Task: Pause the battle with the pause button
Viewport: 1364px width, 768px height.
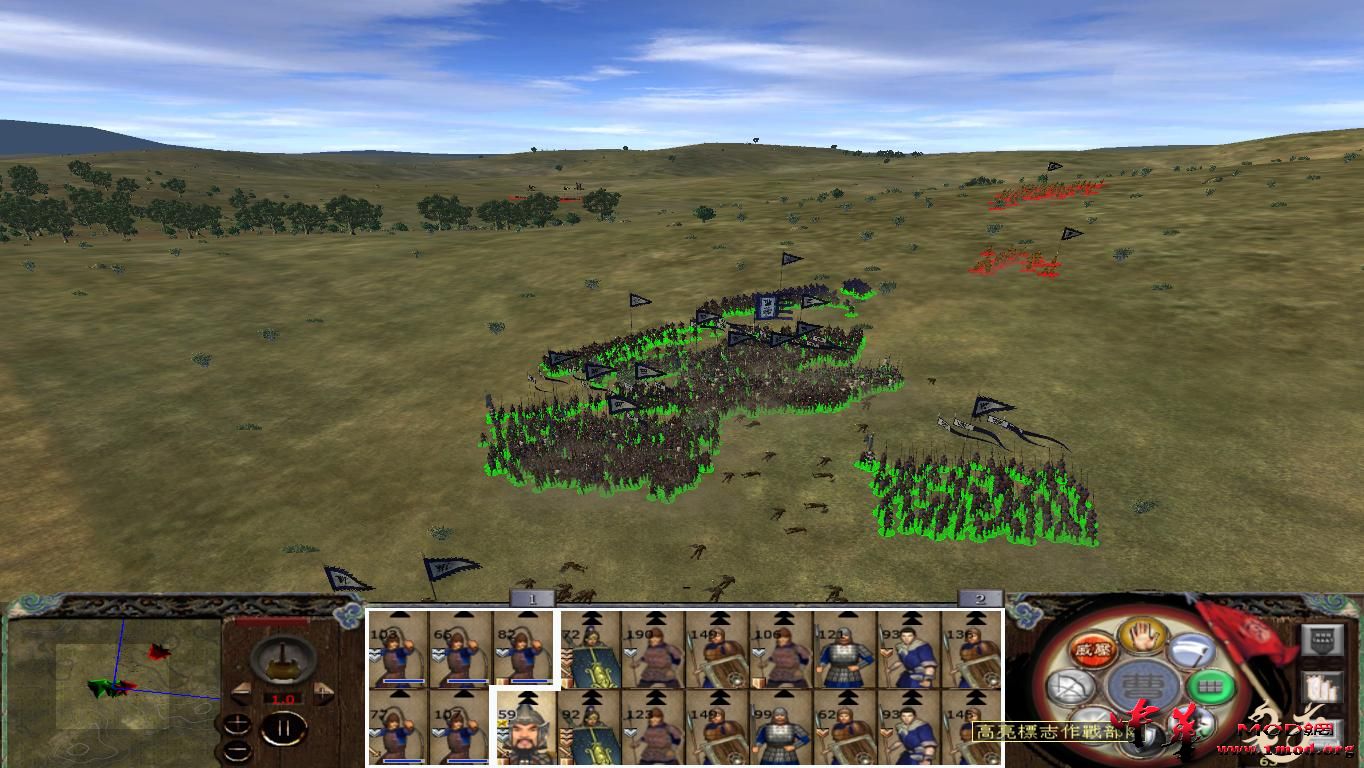Action: (282, 729)
